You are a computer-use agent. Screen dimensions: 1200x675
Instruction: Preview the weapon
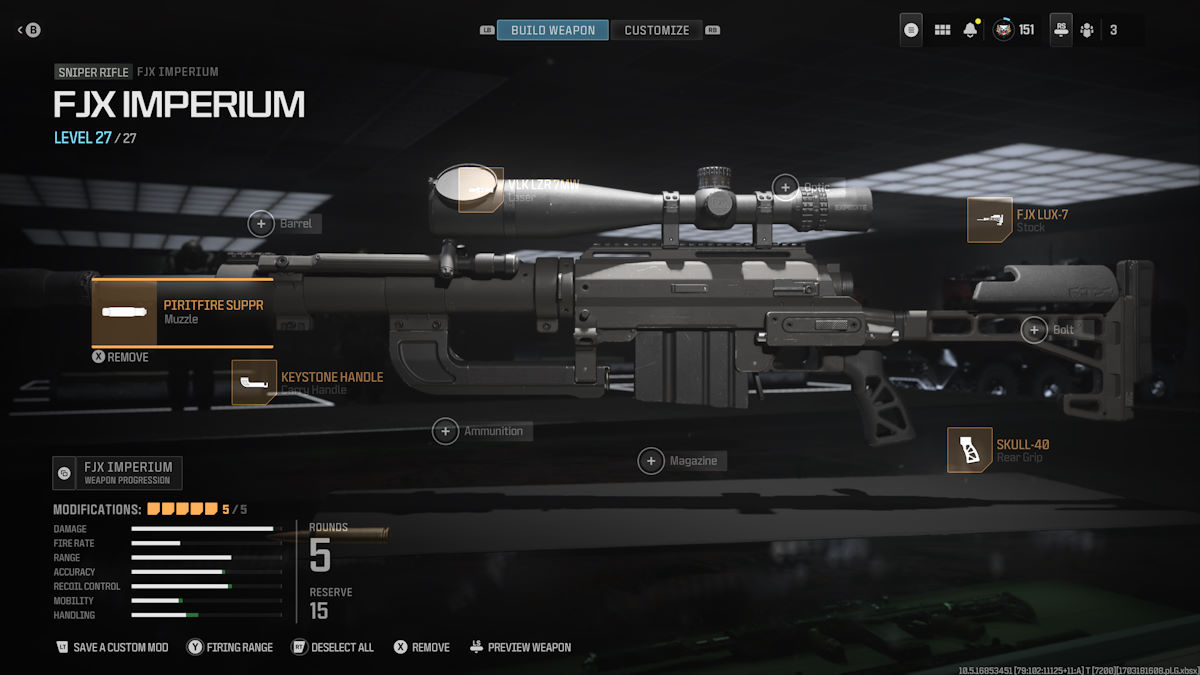pyautogui.click(x=520, y=647)
